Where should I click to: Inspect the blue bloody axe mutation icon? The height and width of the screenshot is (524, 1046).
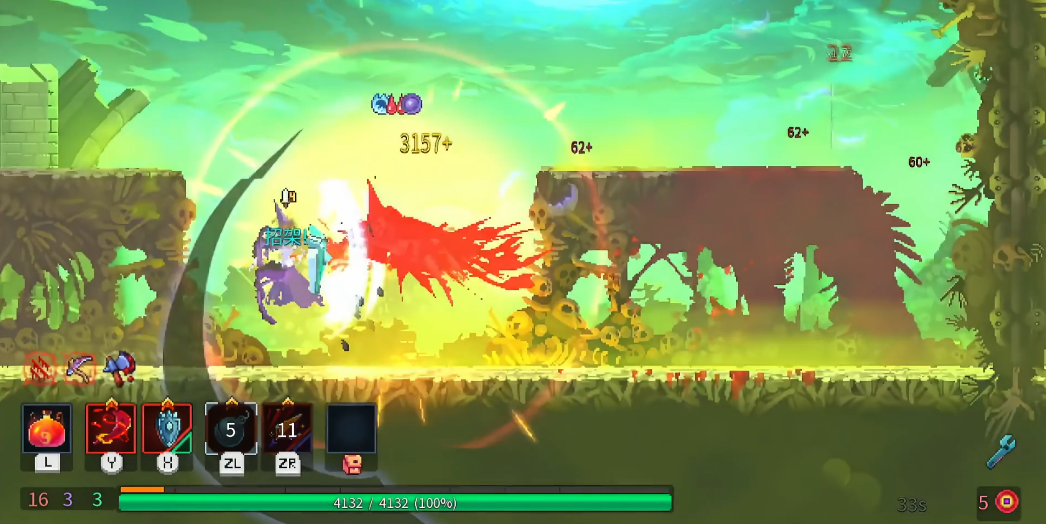pyautogui.click(x=118, y=366)
